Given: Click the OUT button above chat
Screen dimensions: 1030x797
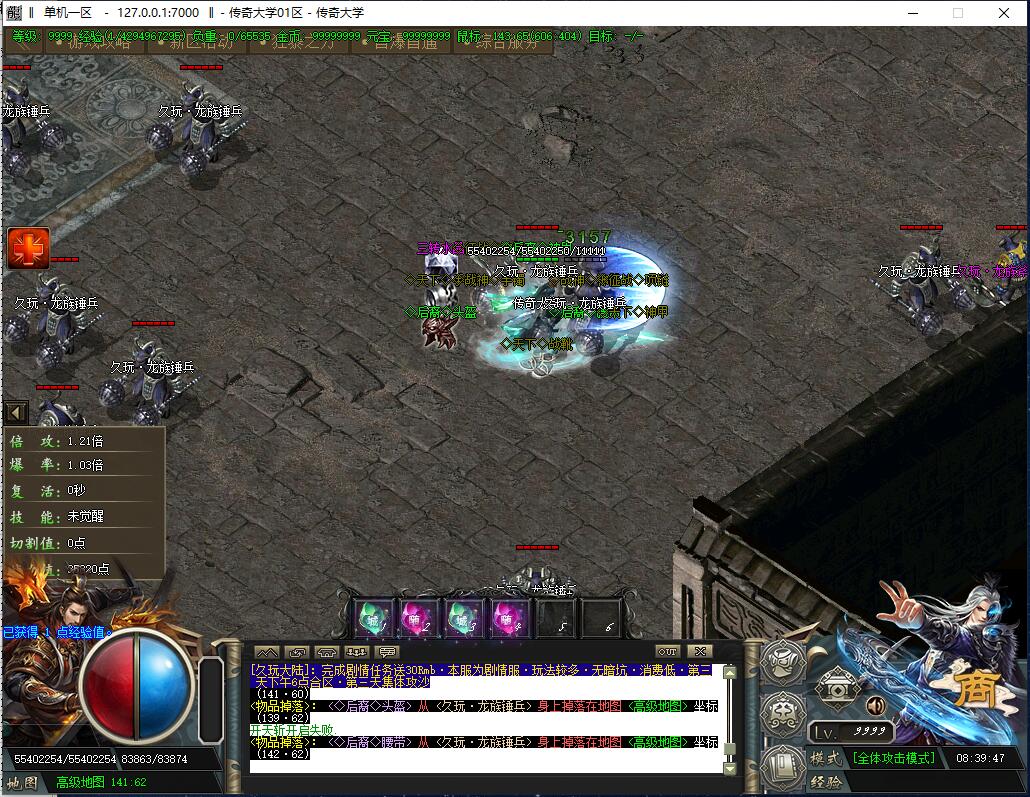Looking at the screenshot, I should [x=667, y=652].
